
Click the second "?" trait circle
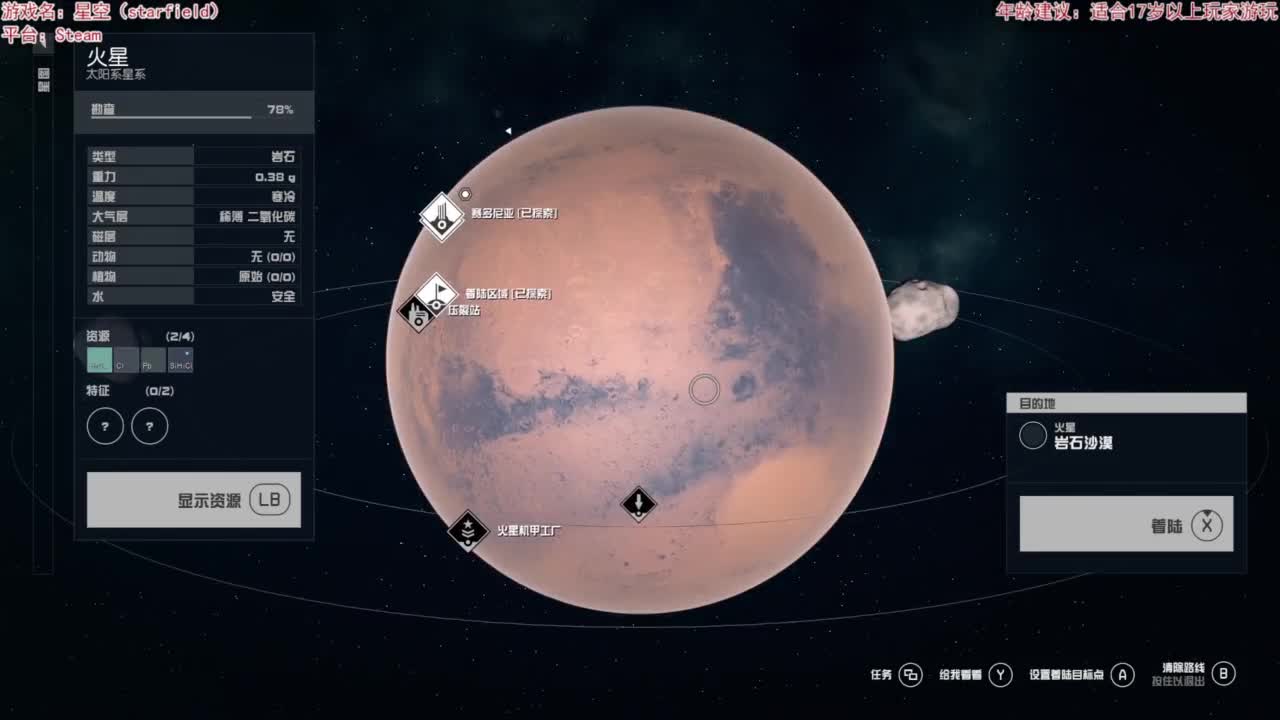pyautogui.click(x=149, y=425)
